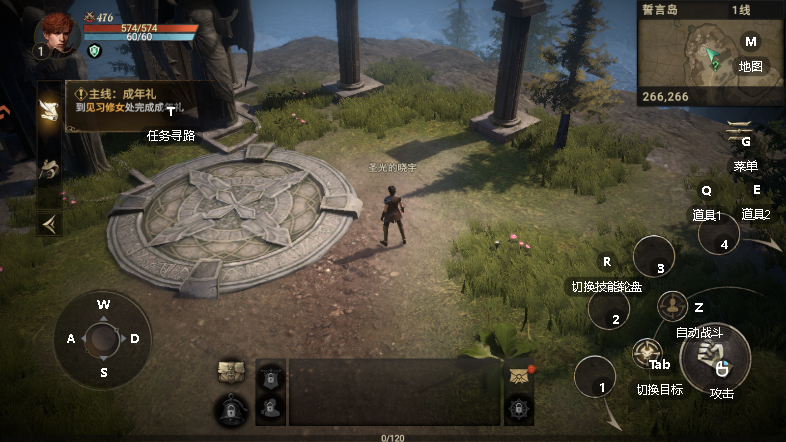Click the locked bell icon
786x442 pixels.
[x=231, y=409]
